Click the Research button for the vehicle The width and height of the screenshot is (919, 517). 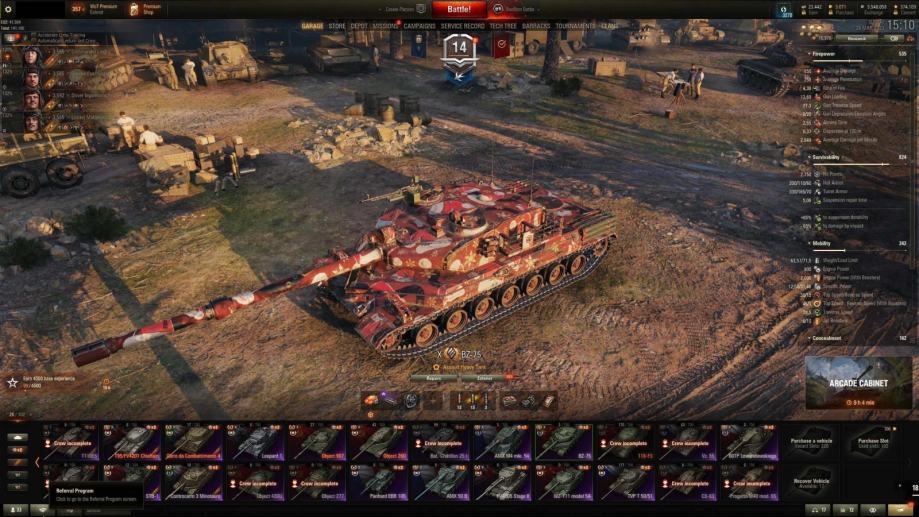click(x=857, y=38)
